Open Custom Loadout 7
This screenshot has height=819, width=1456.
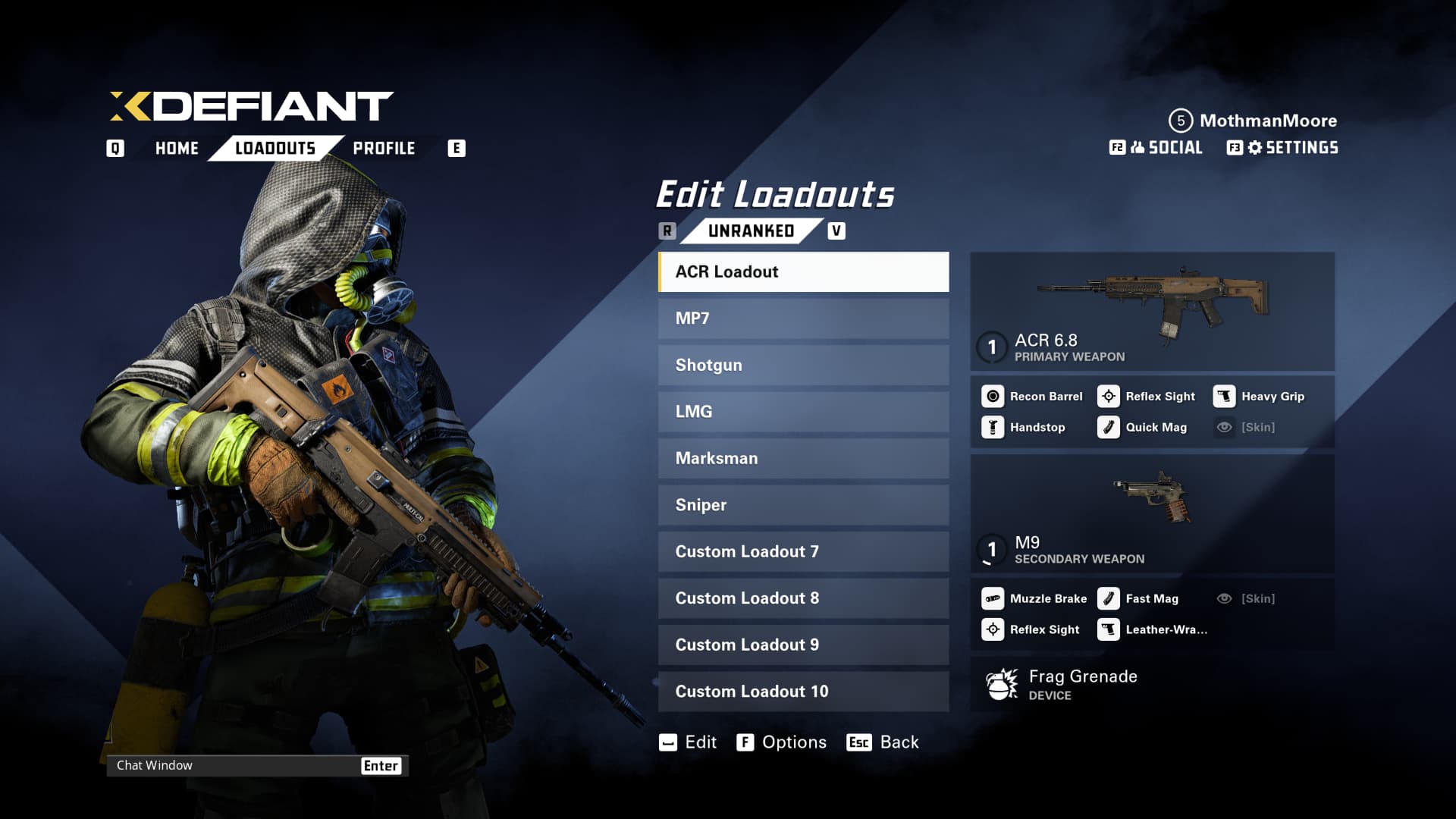click(803, 551)
